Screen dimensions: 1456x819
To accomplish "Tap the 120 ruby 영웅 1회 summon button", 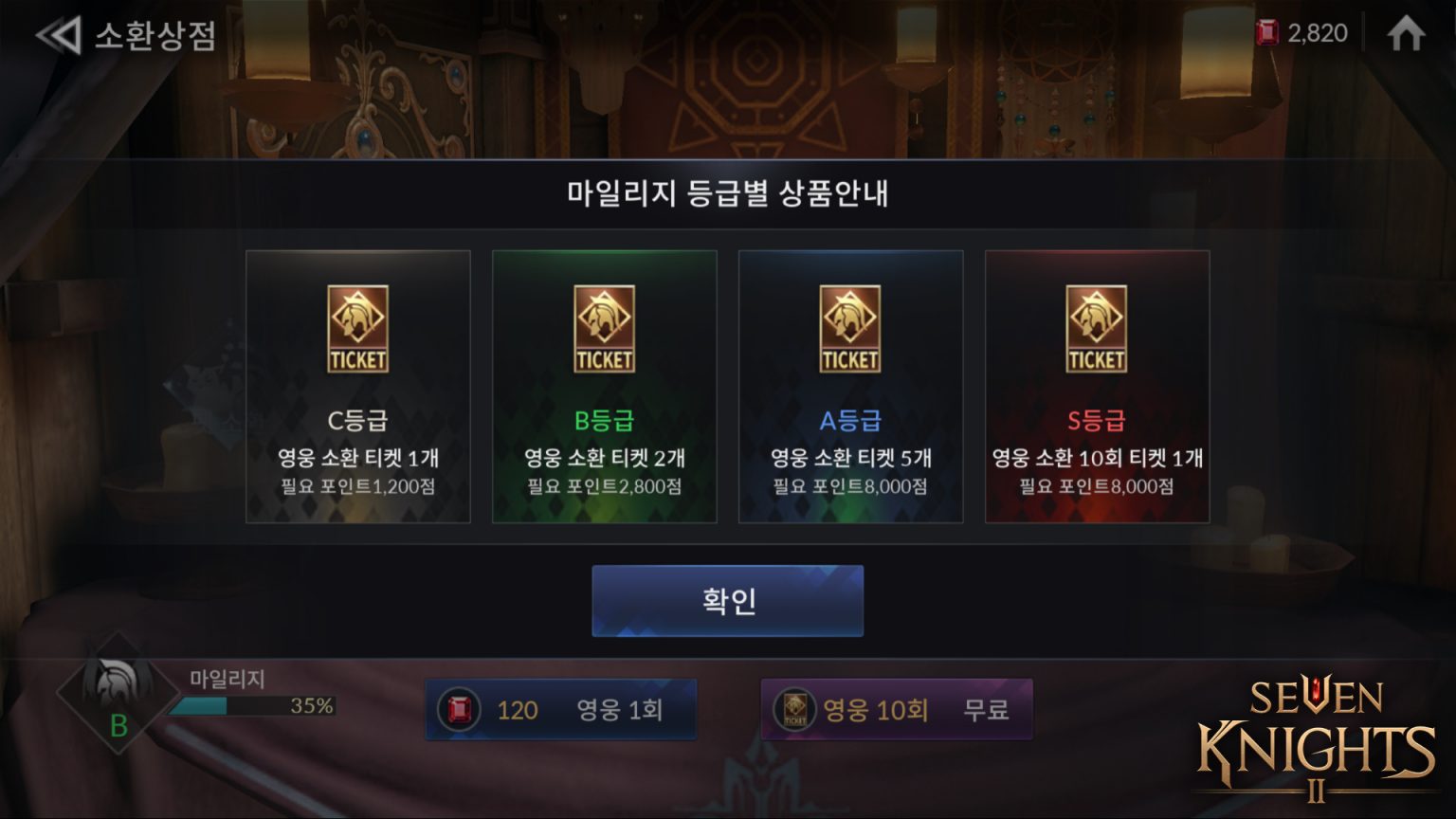I will 560,708.
